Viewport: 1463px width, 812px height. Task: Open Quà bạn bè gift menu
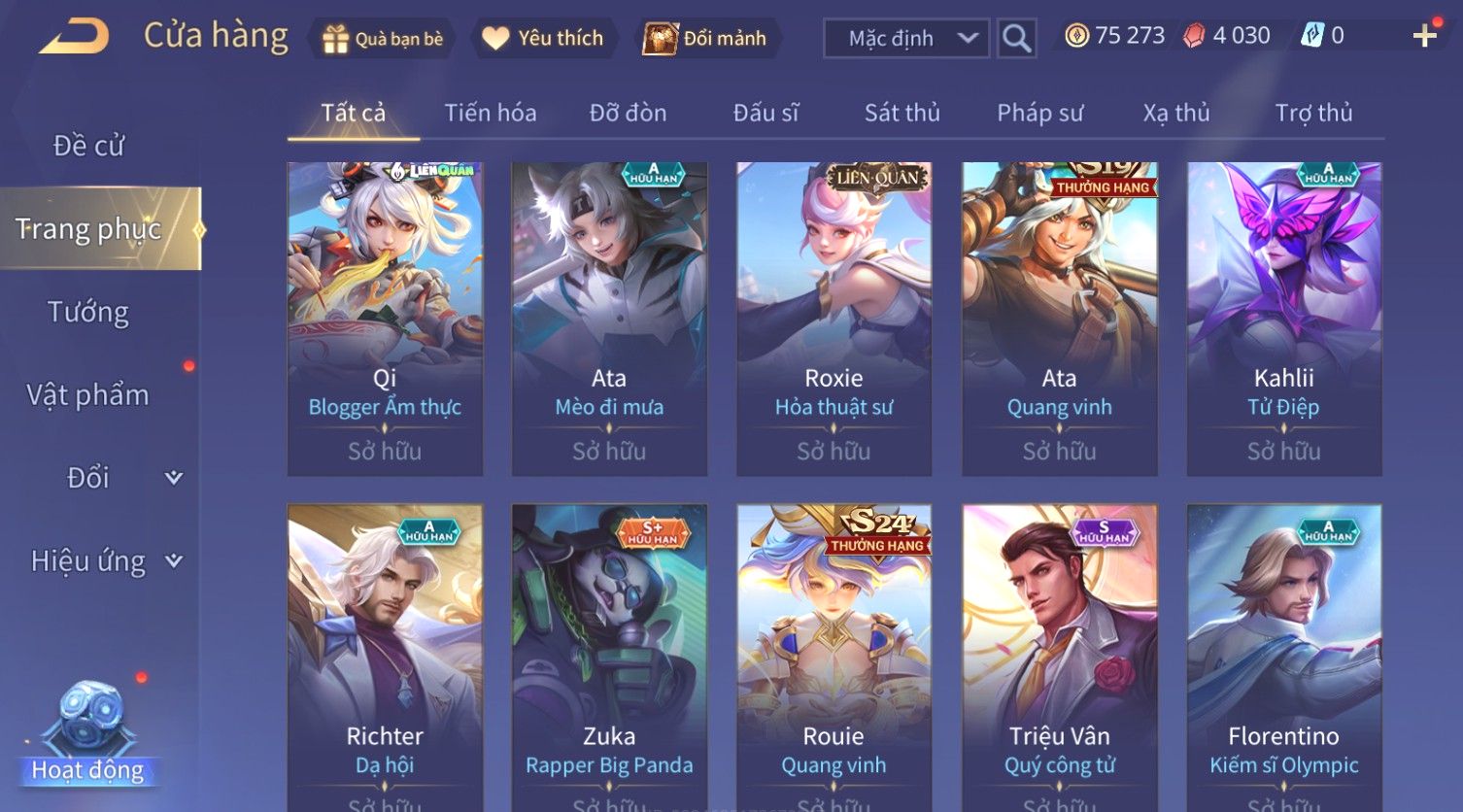point(382,39)
